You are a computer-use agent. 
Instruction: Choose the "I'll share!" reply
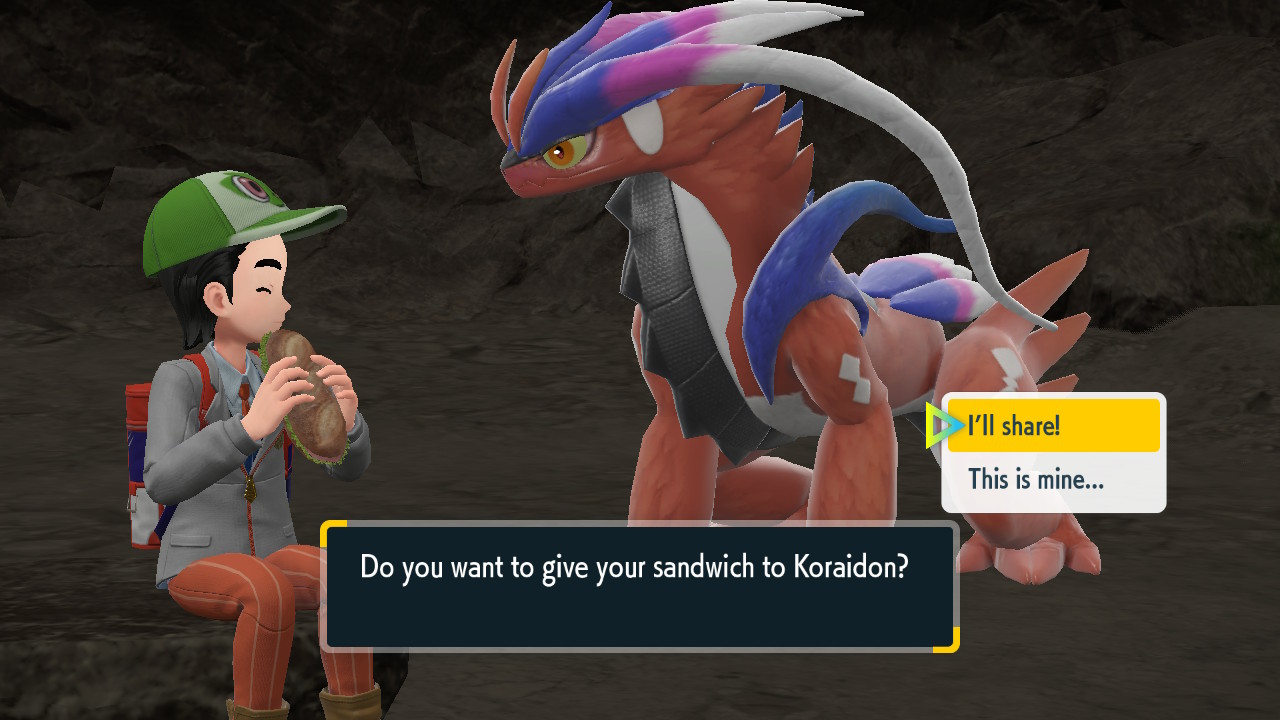pyautogui.click(x=1053, y=426)
